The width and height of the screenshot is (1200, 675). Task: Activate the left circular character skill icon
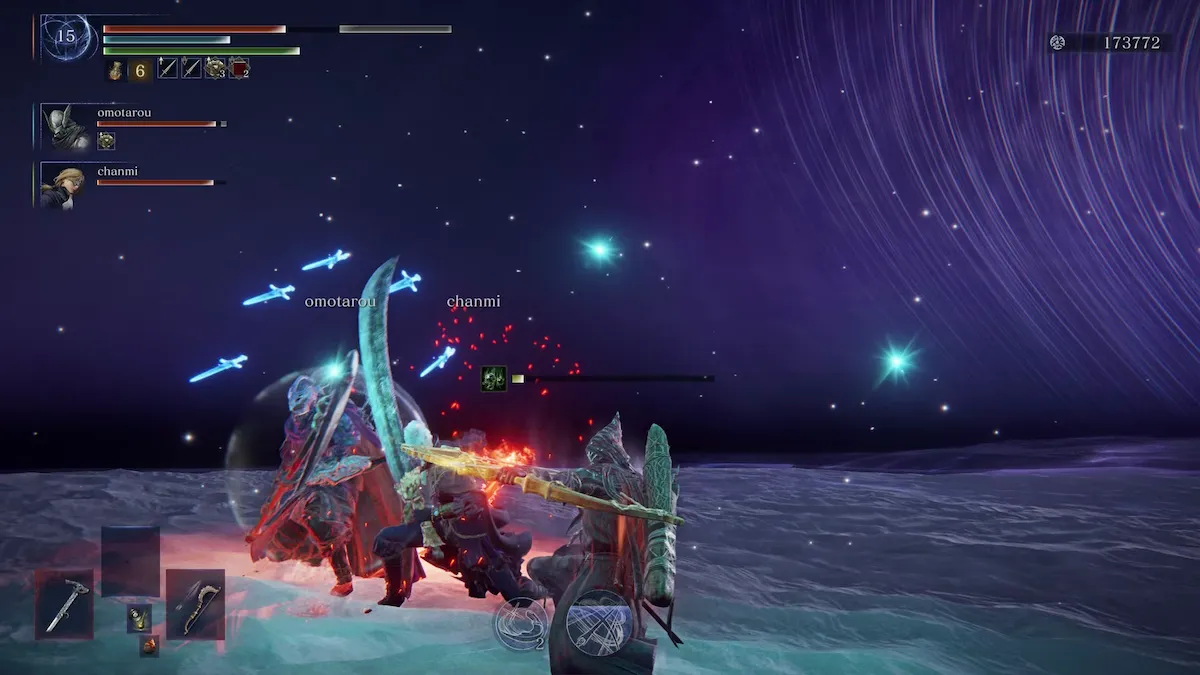tap(520, 624)
